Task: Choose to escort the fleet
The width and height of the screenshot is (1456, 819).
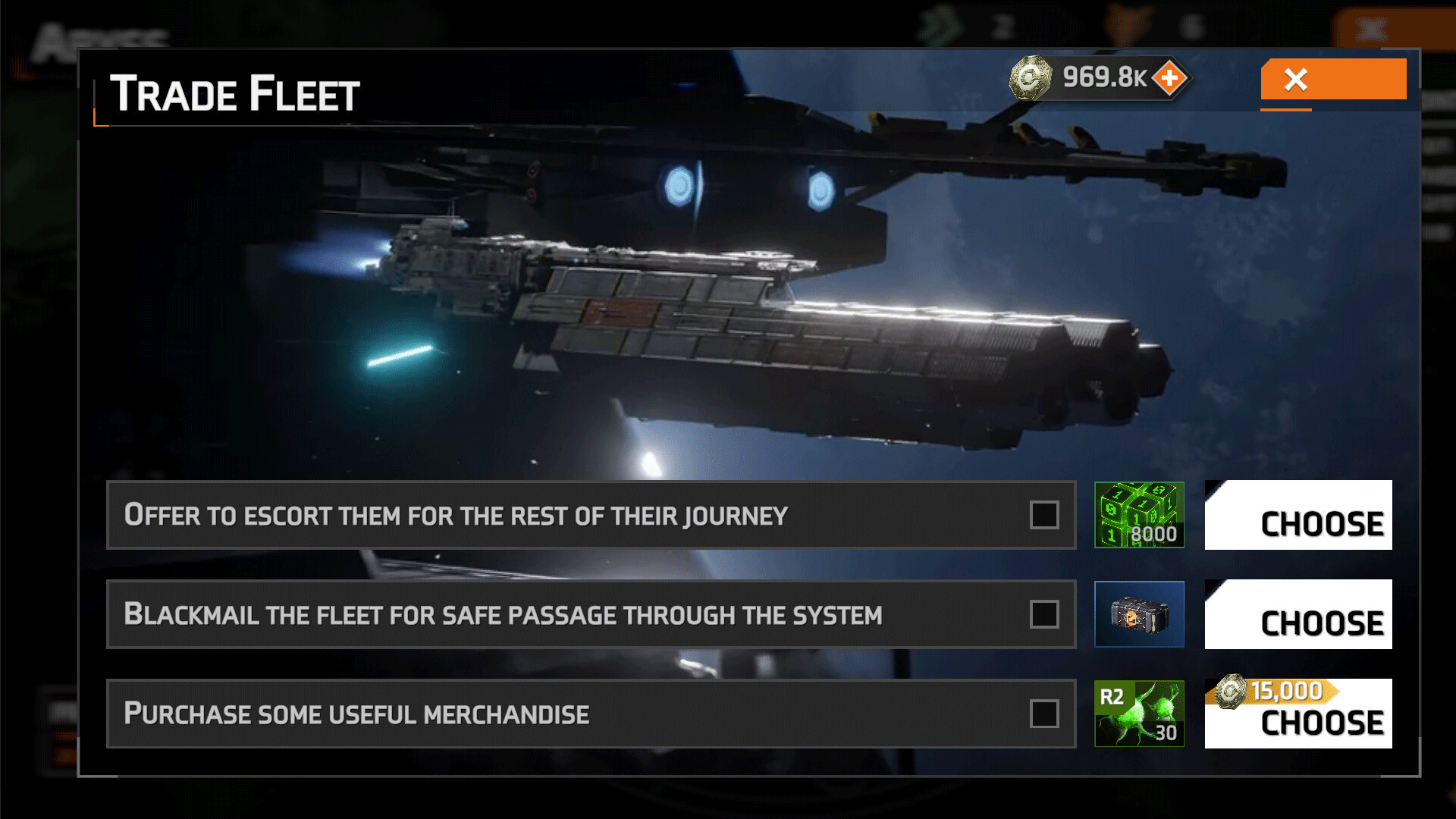Action: [x=1298, y=515]
